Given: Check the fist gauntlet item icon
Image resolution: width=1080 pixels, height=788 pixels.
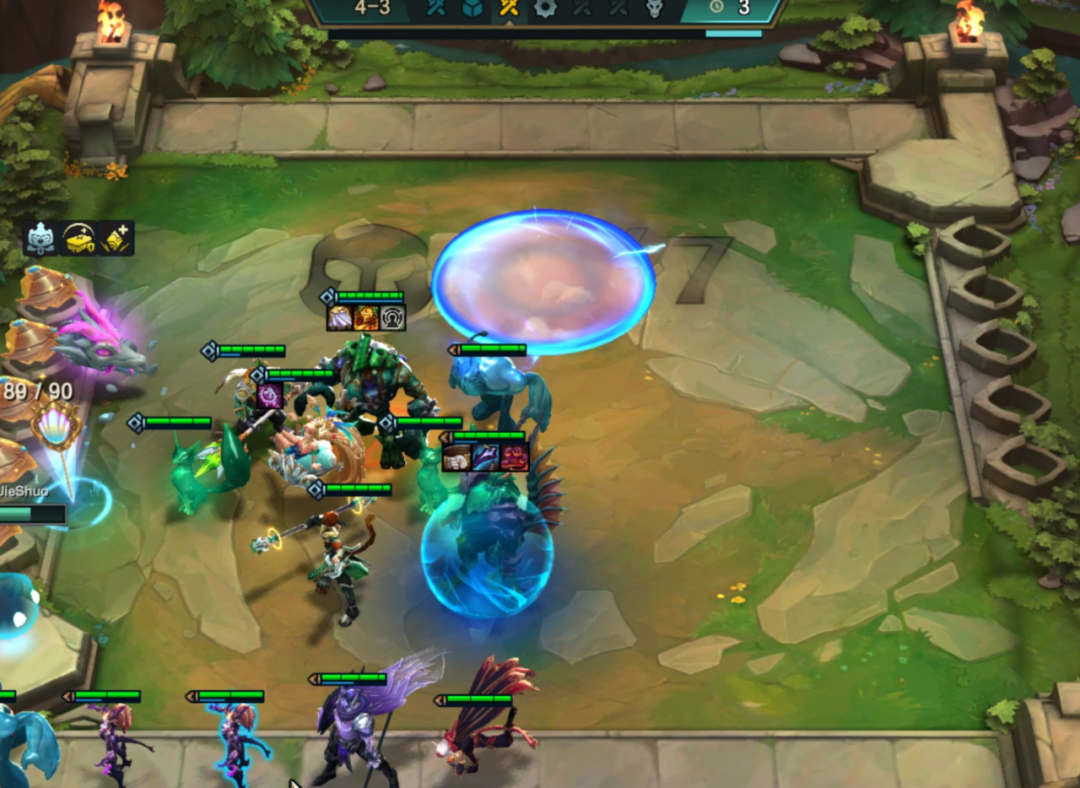Looking at the screenshot, I should coord(458,458).
